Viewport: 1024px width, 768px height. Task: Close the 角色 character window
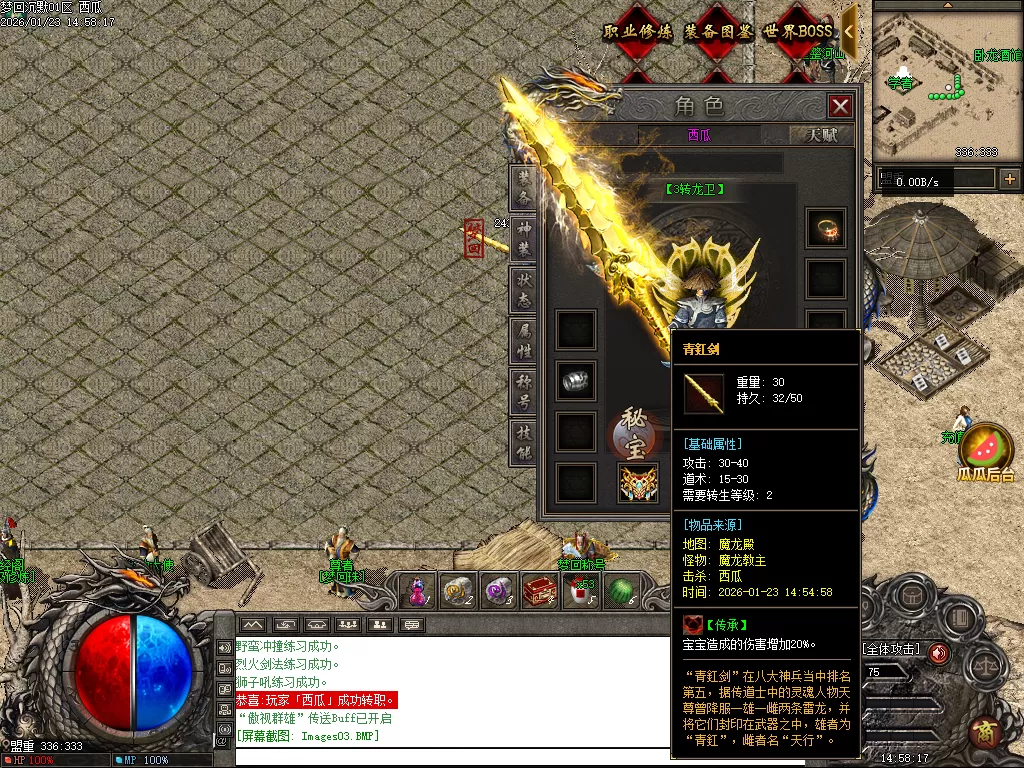[x=840, y=106]
